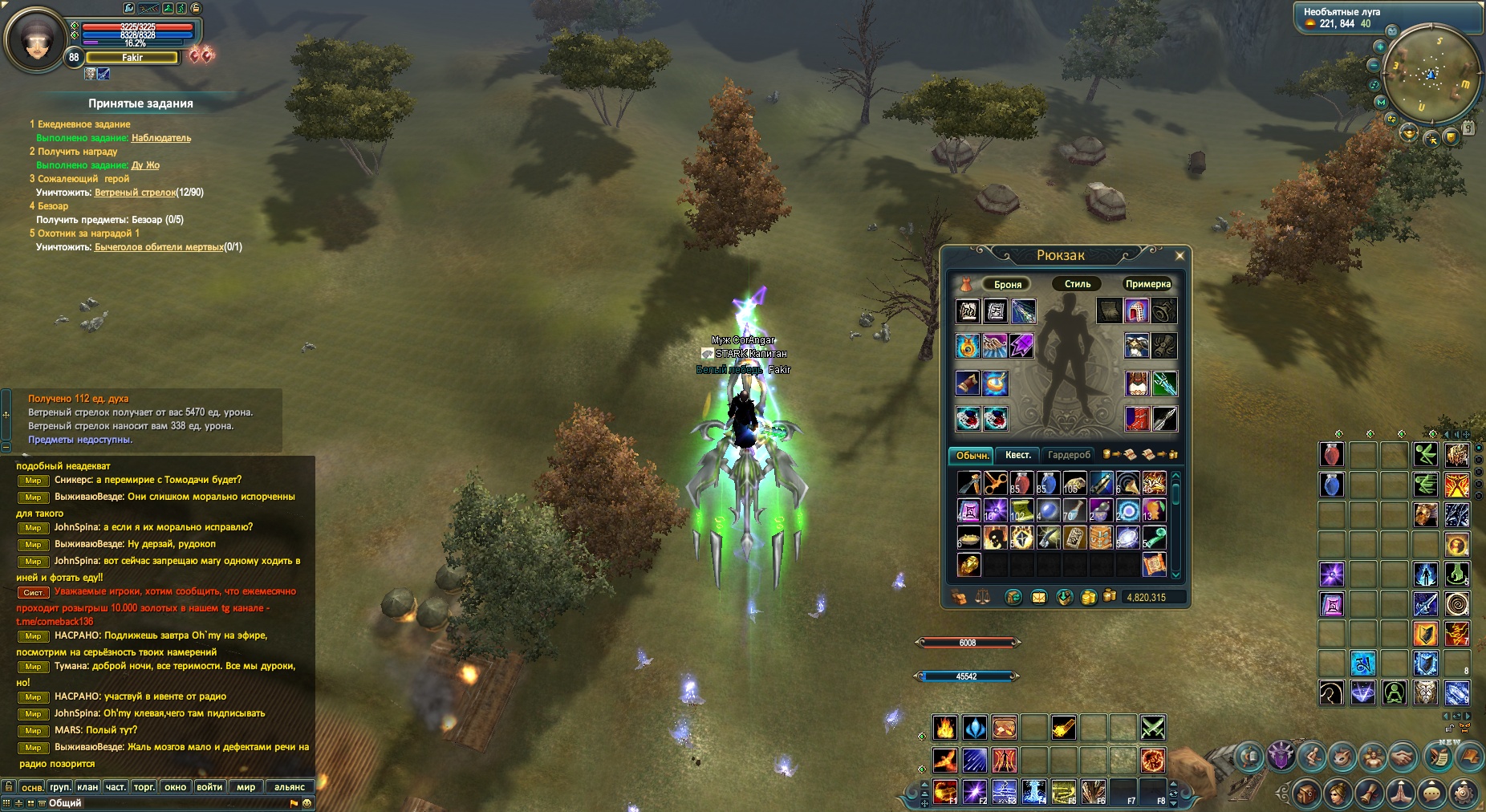
Task: Open the Примерка fitting view
Action: pyautogui.click(x=1147, y=284)
